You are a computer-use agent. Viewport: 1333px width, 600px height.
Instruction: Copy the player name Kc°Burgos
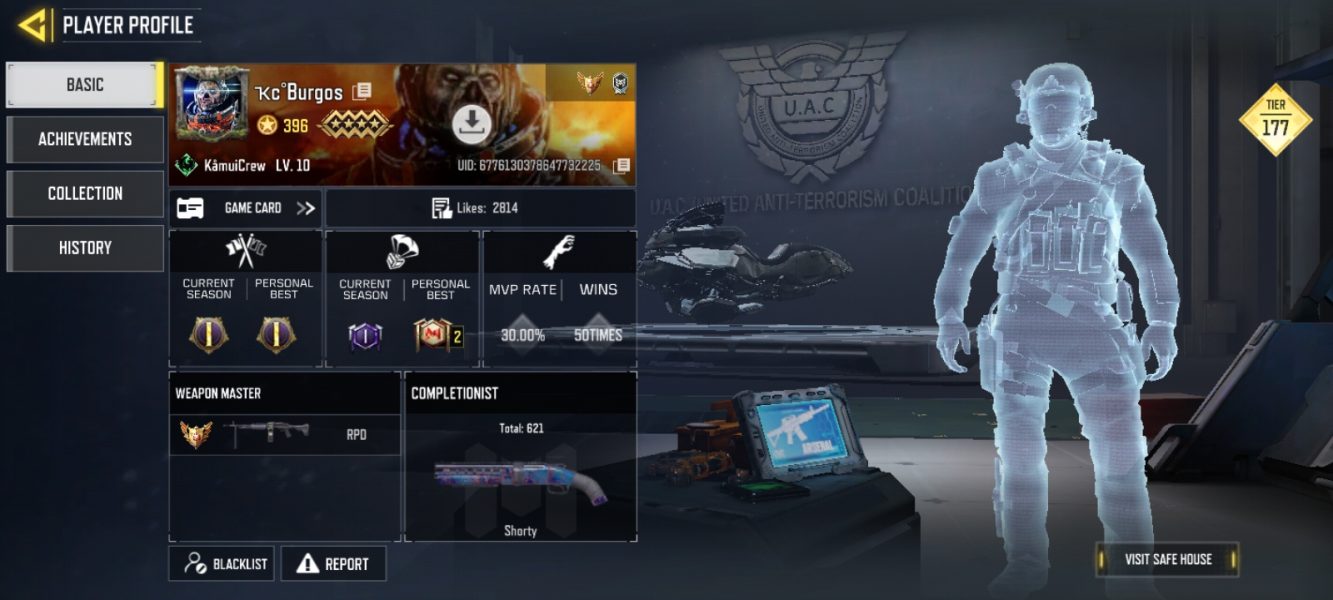click(x=361, y=92)
